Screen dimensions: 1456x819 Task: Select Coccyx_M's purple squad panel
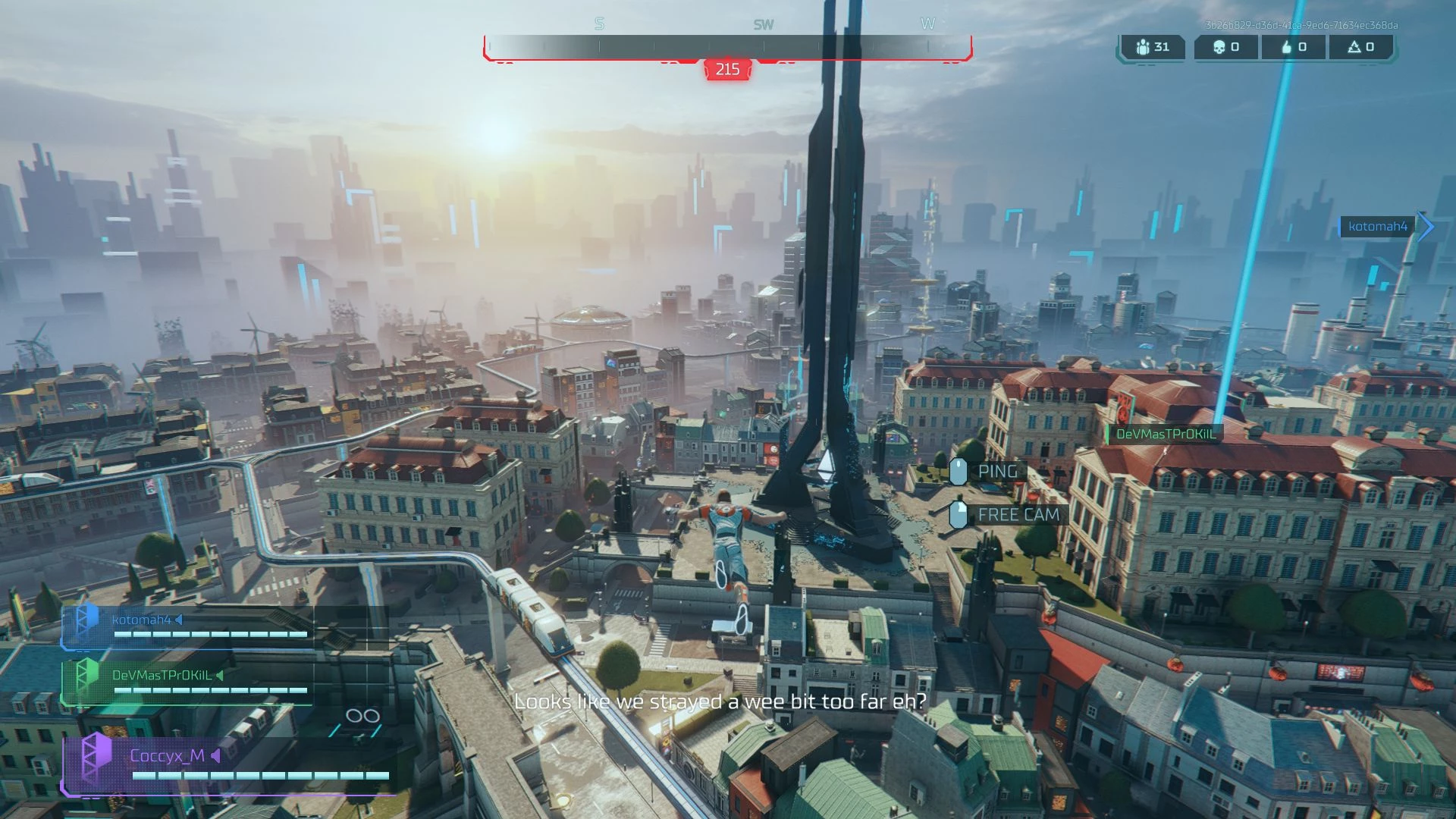(x=227, y=764)
